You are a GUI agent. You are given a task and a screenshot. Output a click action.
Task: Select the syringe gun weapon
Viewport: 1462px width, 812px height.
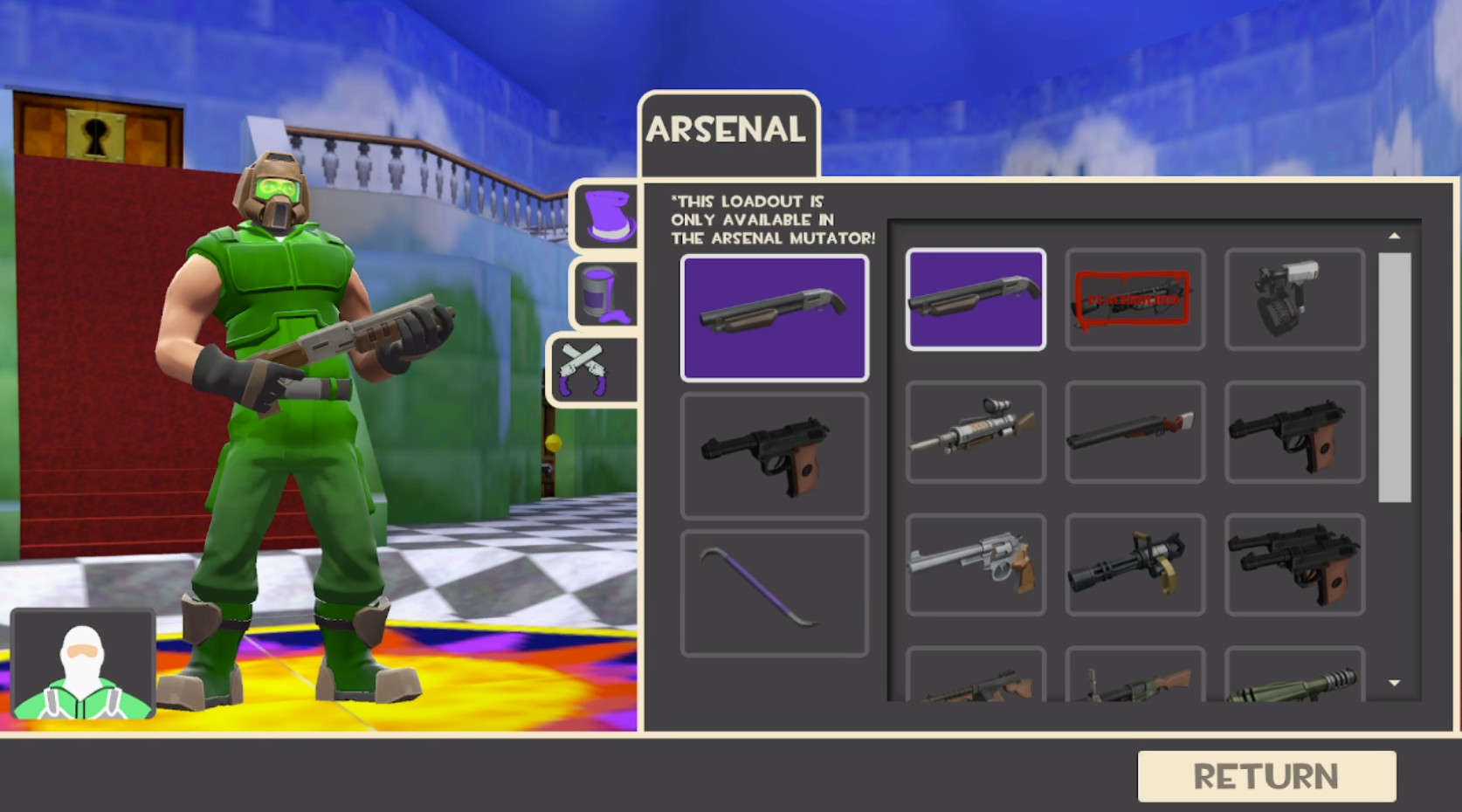pyautogui.click(x=1295, y=299)
